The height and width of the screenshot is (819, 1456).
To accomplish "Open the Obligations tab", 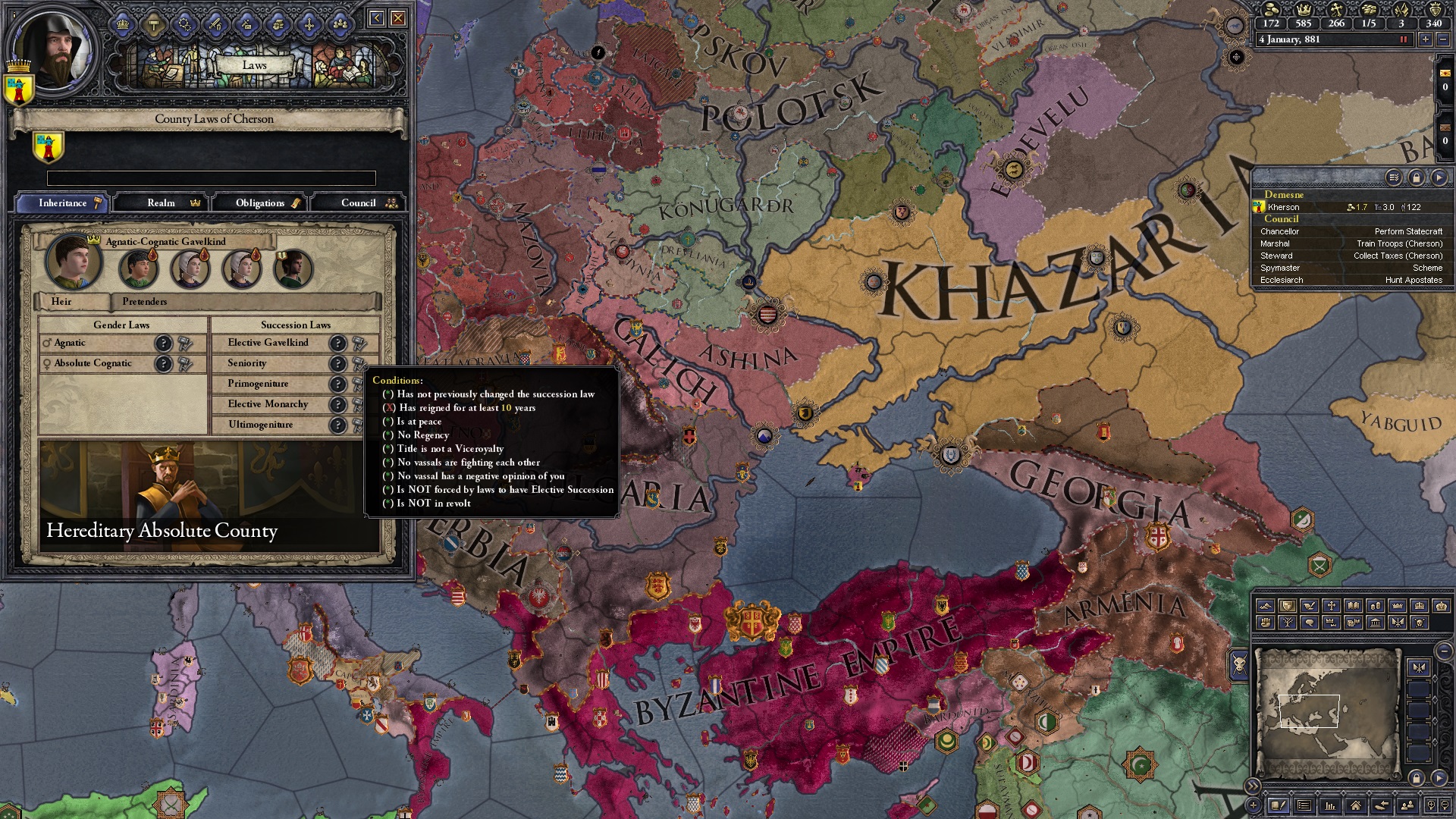I will point(260,202).
